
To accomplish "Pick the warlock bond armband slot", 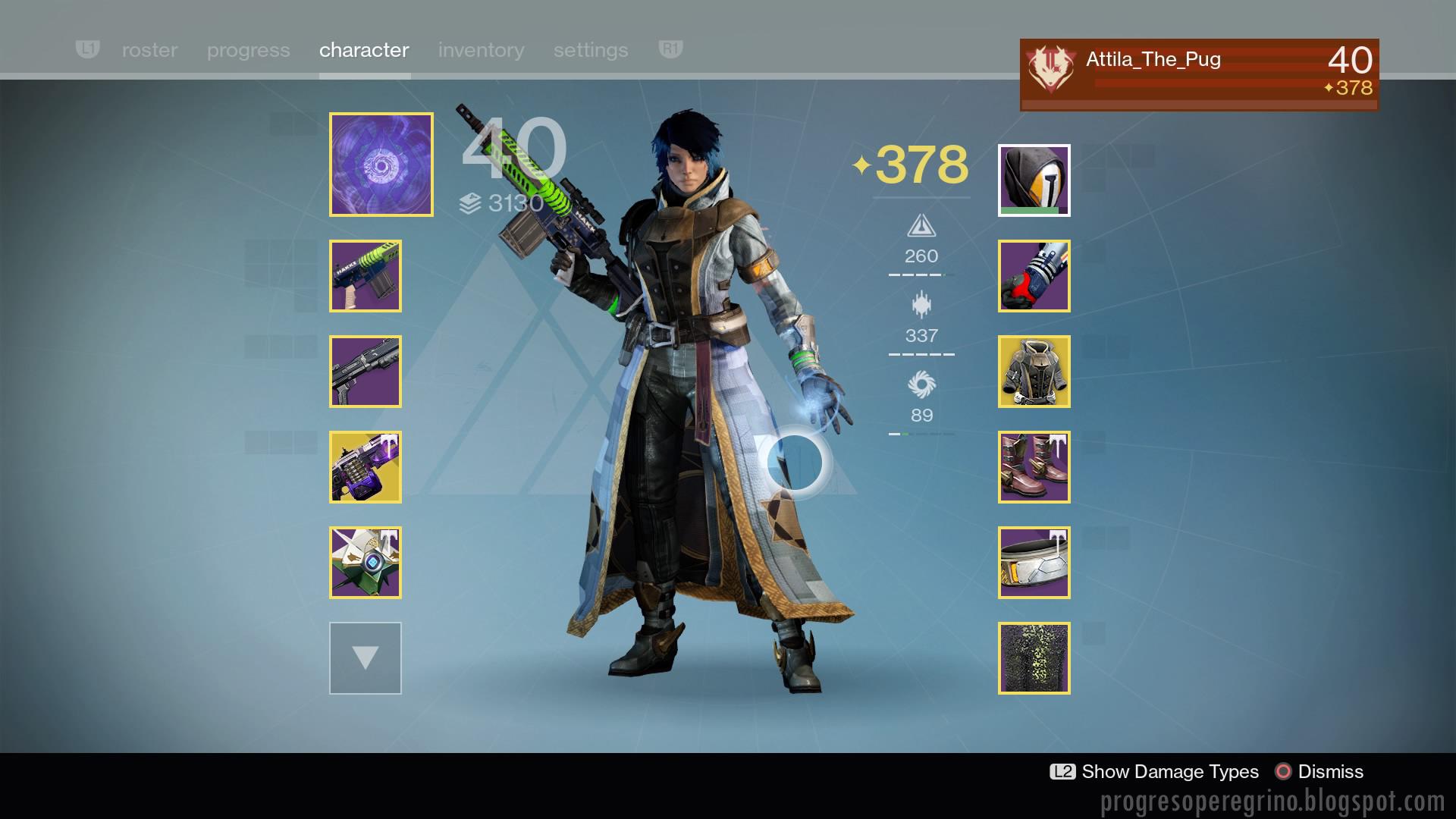I will pyautogui.click(x=1034, y=563).
